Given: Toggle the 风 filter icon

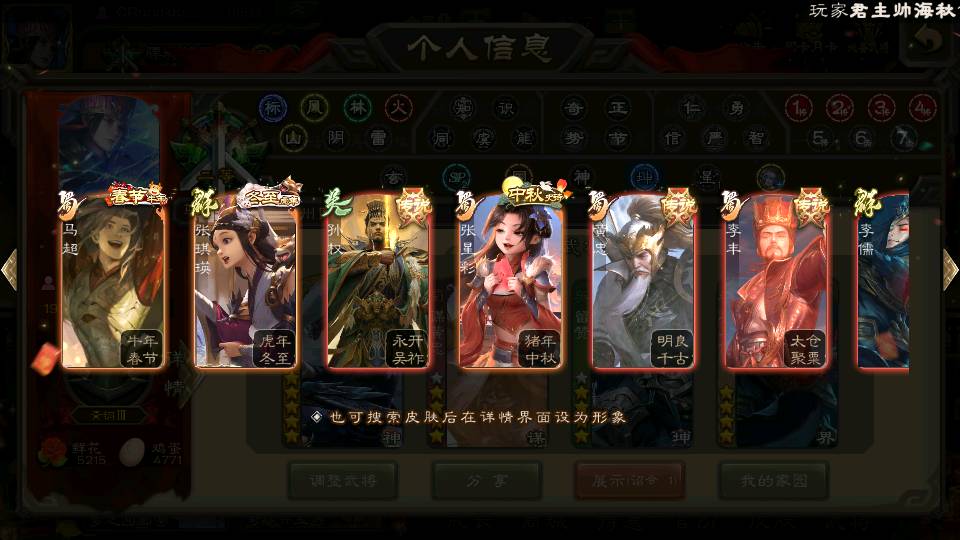Looking at the screenshot, I should [x=315, y=108].
